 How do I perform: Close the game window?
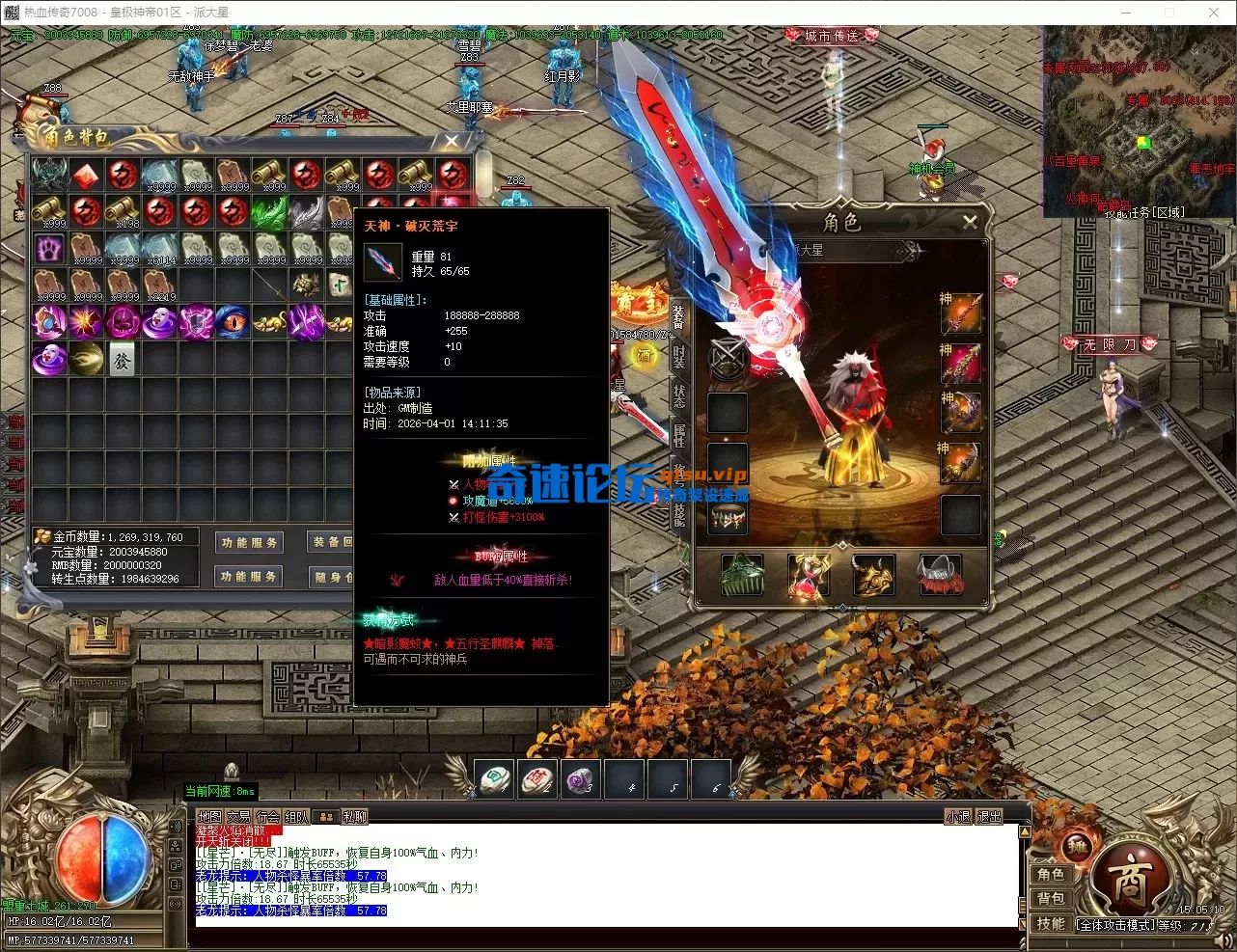(1214, 13)
